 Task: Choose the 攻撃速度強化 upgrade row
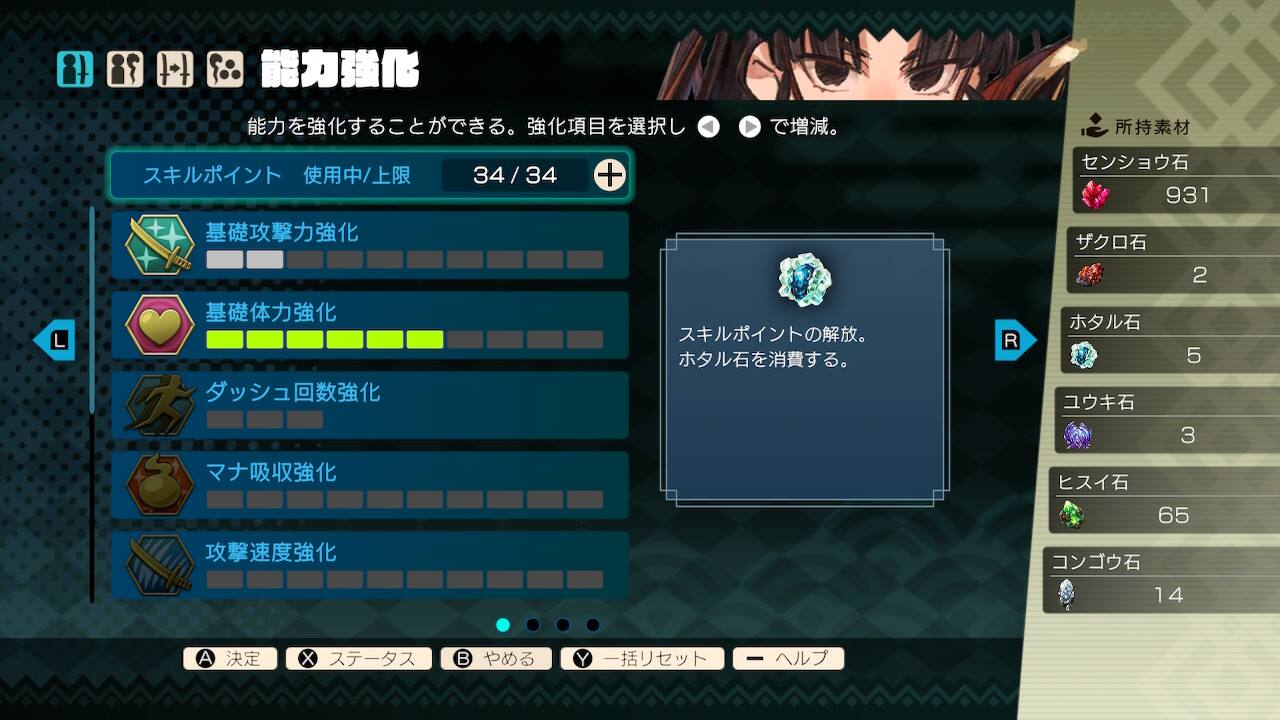point(369,565)
